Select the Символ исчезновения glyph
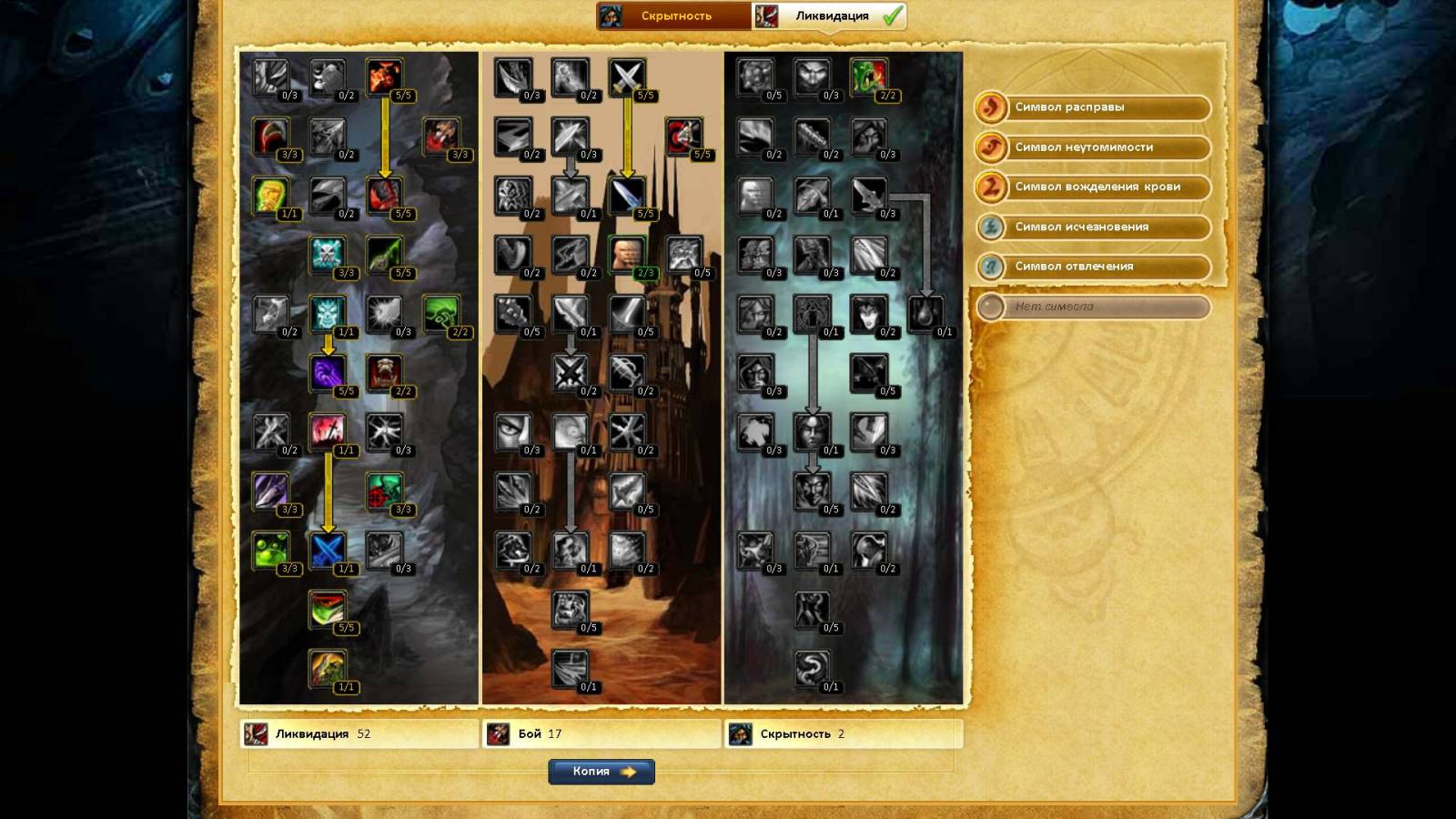 [1092, 227]
